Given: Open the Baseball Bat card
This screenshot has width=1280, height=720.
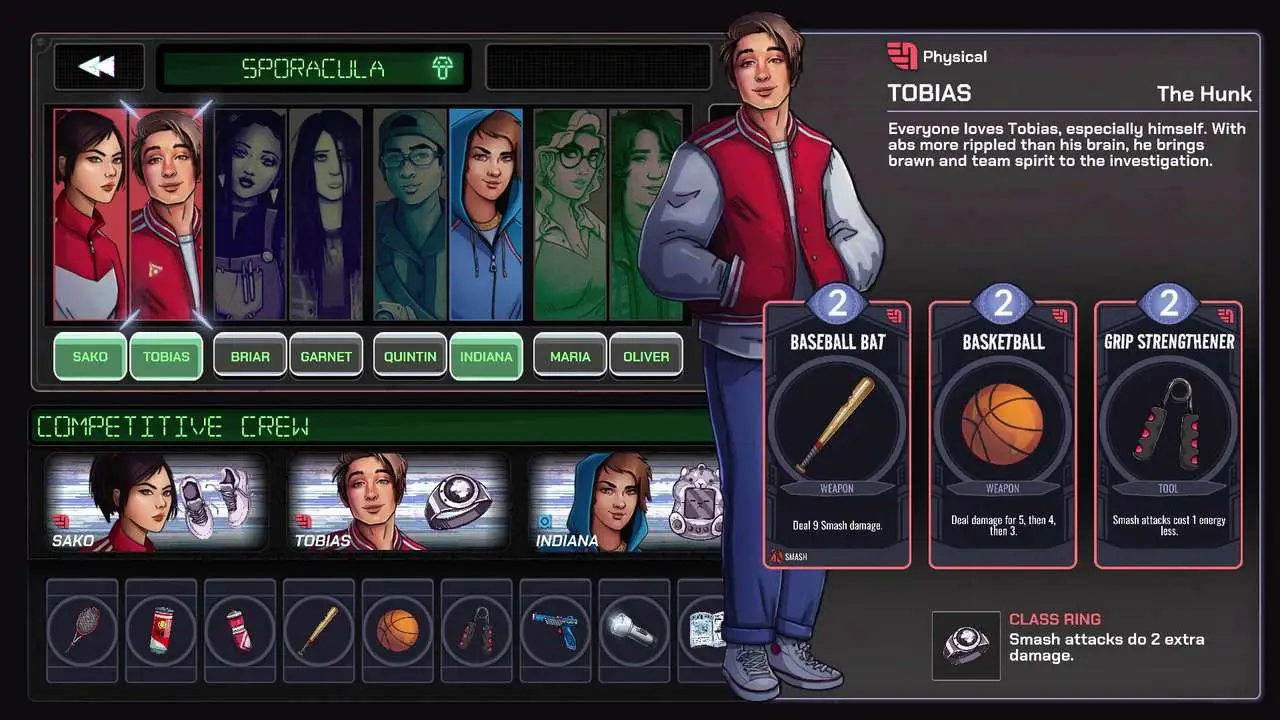Looking at the screenshot, I should 837,435.
